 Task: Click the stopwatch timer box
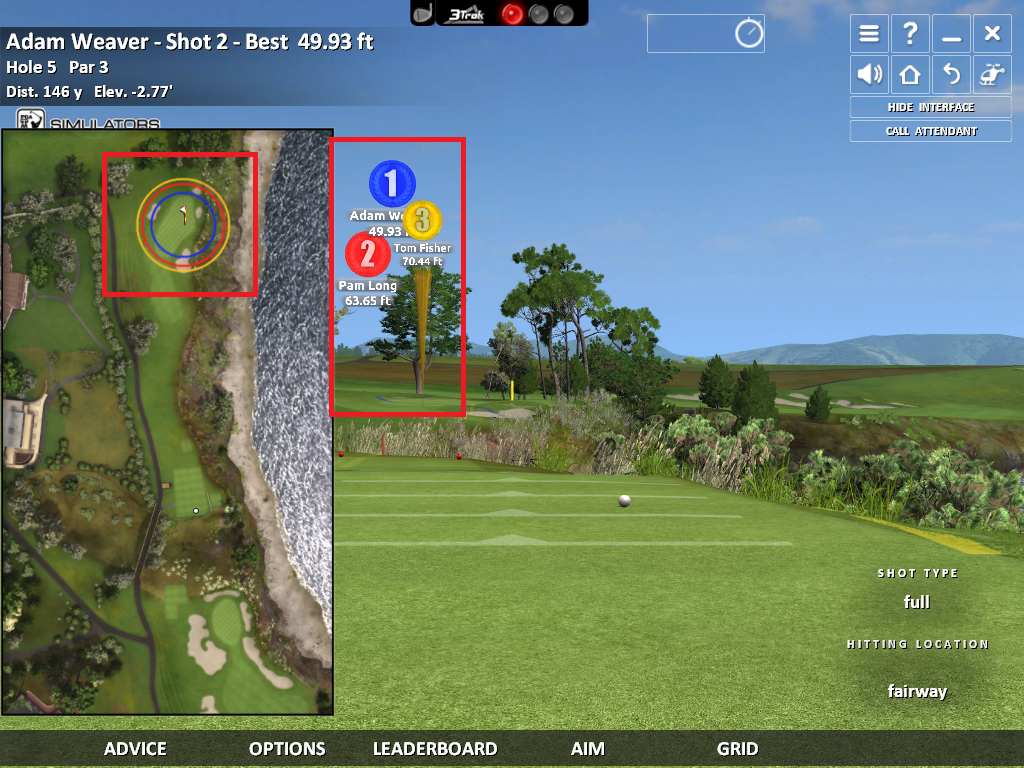pyautogui.click(x=706, y=33)
